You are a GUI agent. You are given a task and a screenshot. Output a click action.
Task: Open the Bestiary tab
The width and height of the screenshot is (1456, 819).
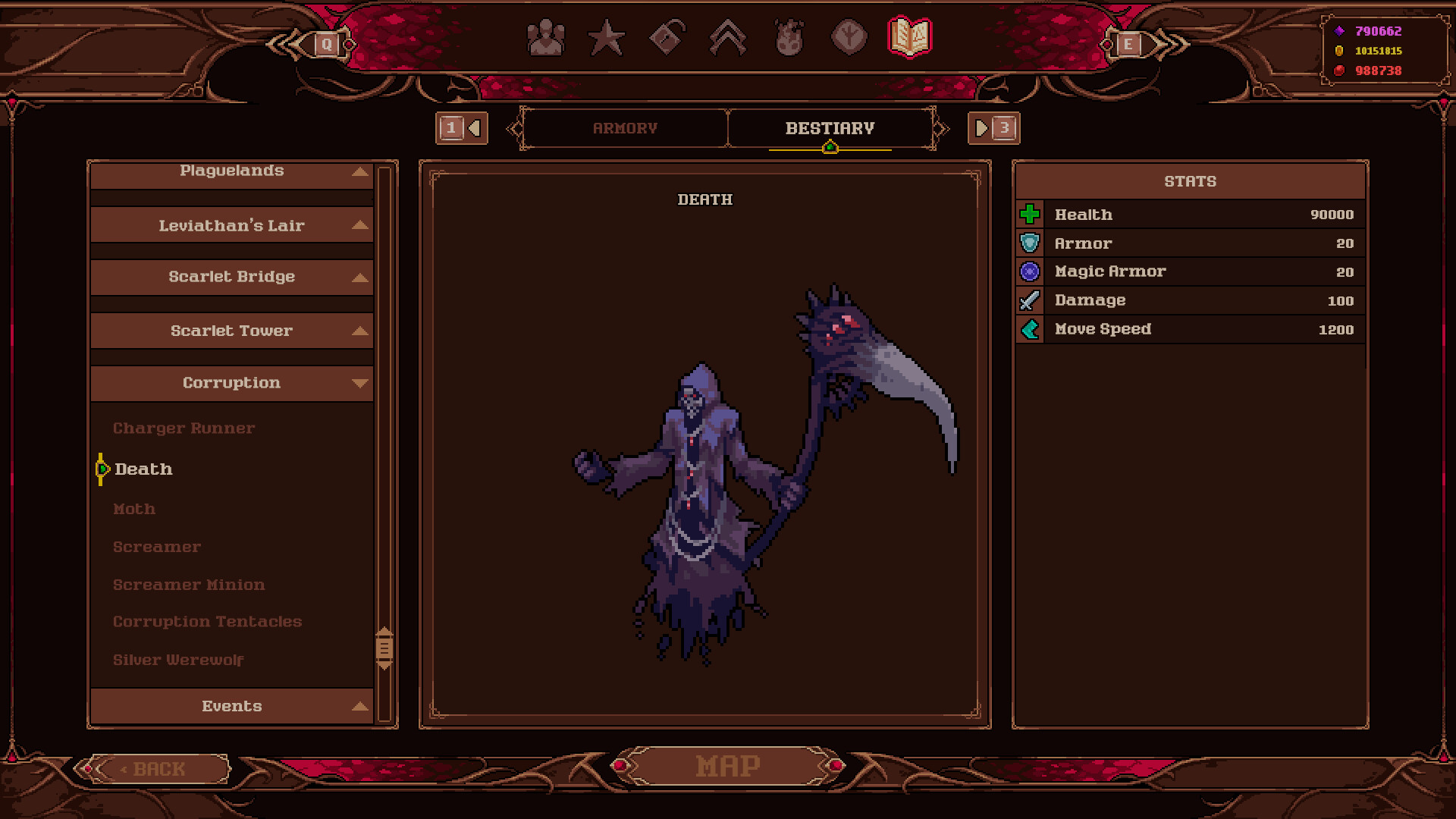coord(830,127)
